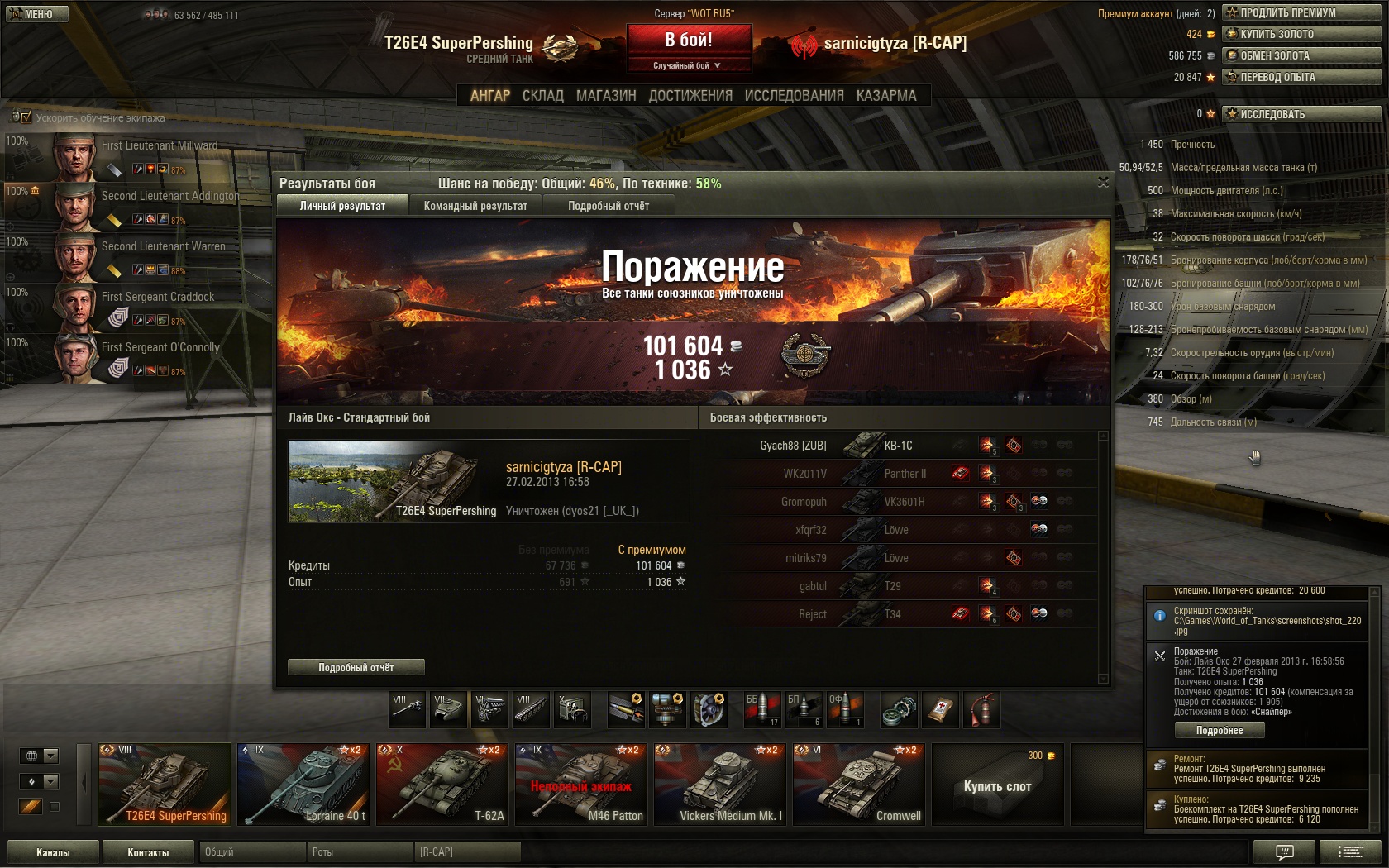
Task: Click КУПИТЬ ЗОЛОТО button
Action: point(1301,34)
